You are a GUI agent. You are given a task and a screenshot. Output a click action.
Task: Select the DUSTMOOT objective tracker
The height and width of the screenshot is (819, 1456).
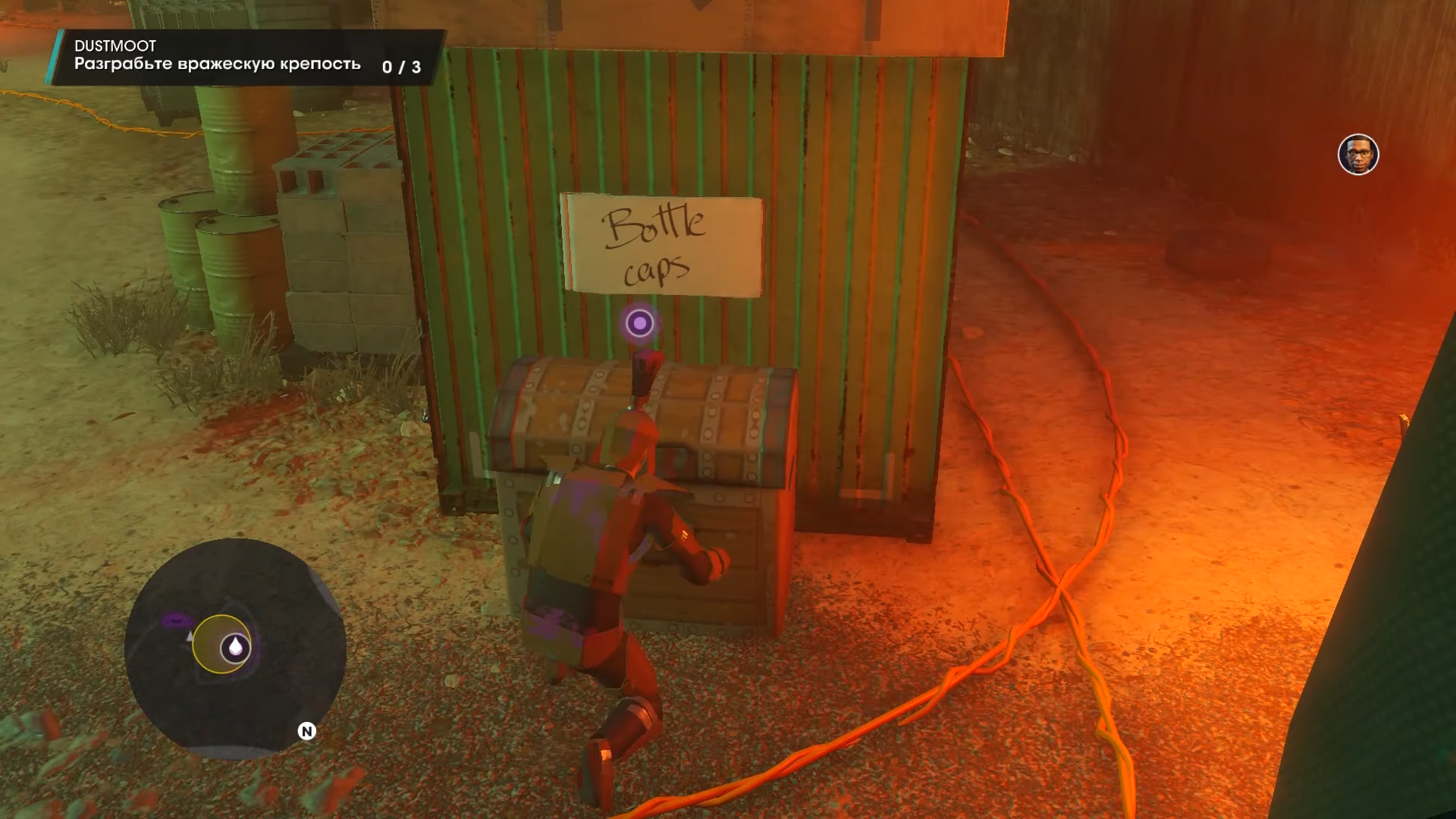click(246, 57)
